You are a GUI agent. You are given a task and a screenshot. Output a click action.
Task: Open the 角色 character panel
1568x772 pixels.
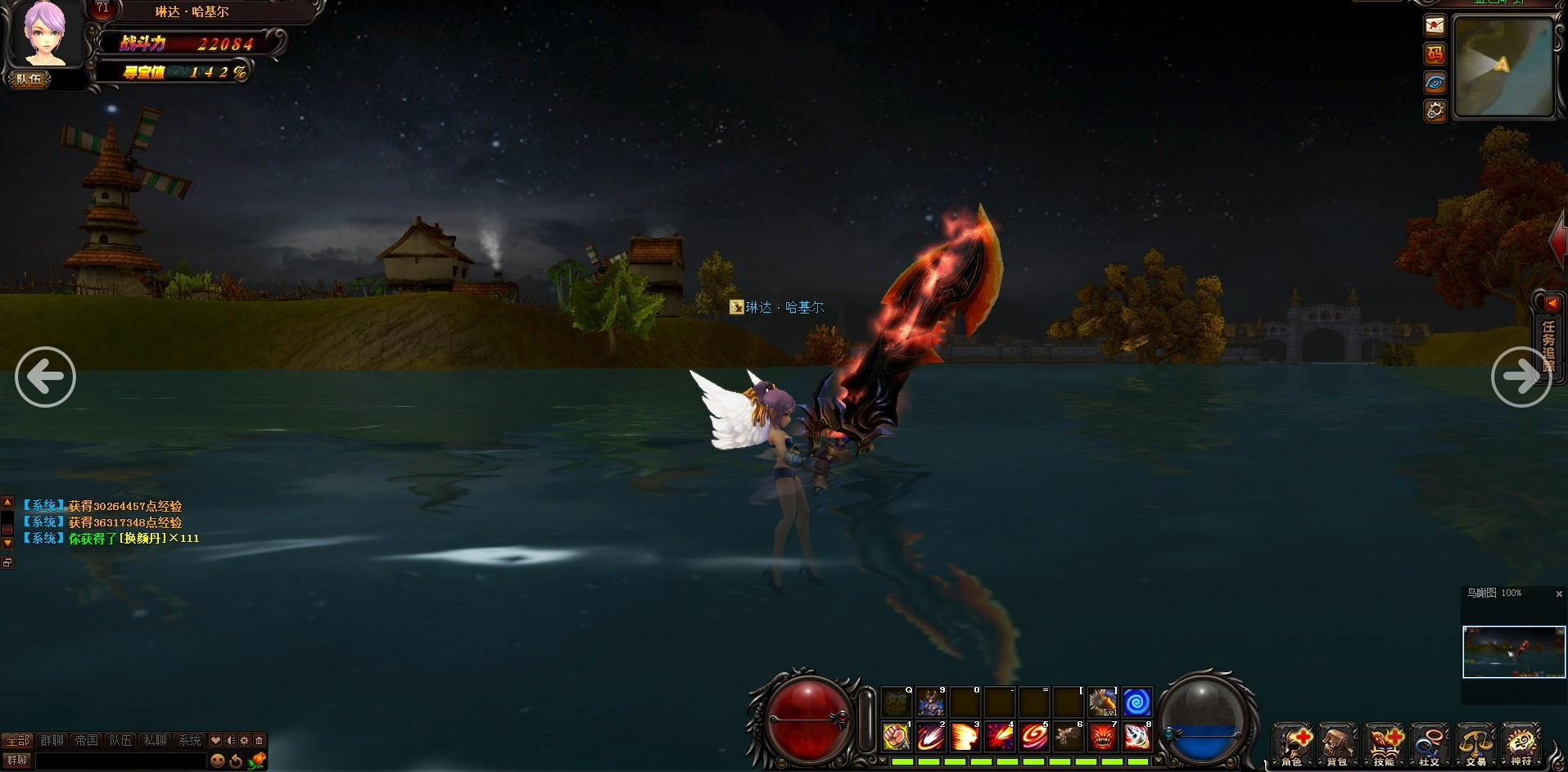tap(1292, 744)
